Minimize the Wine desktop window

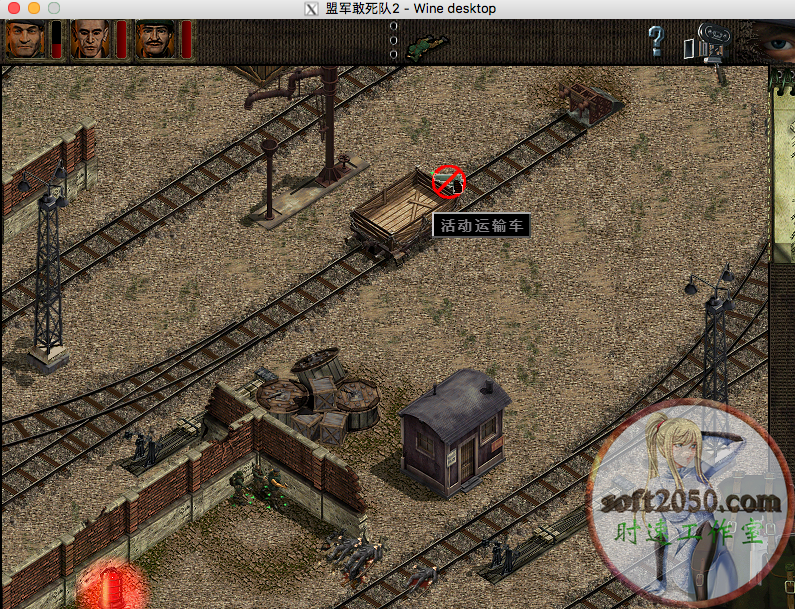point(33,8)
